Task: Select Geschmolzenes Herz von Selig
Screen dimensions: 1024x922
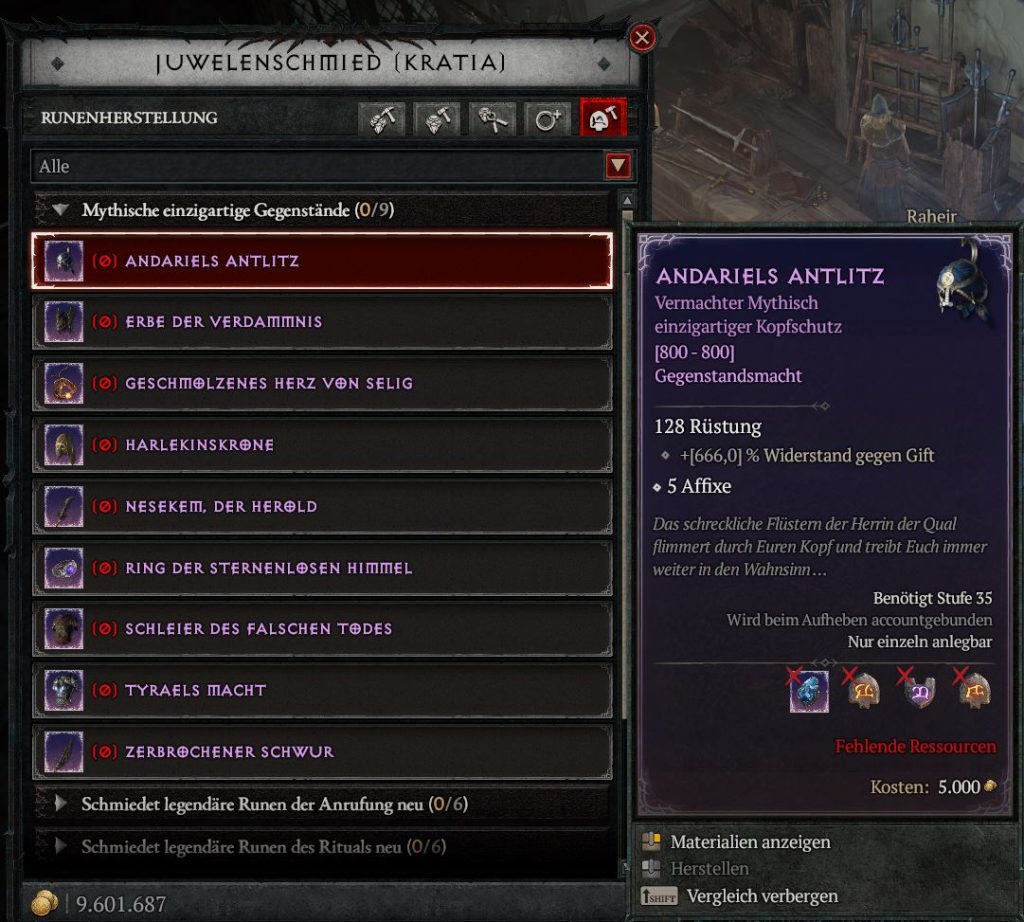Action: 322,383
